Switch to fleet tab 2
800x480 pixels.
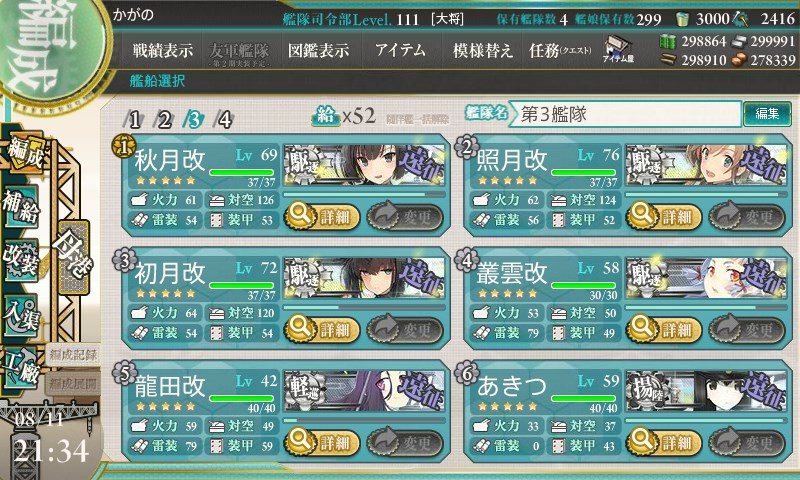tap(165, 120)
